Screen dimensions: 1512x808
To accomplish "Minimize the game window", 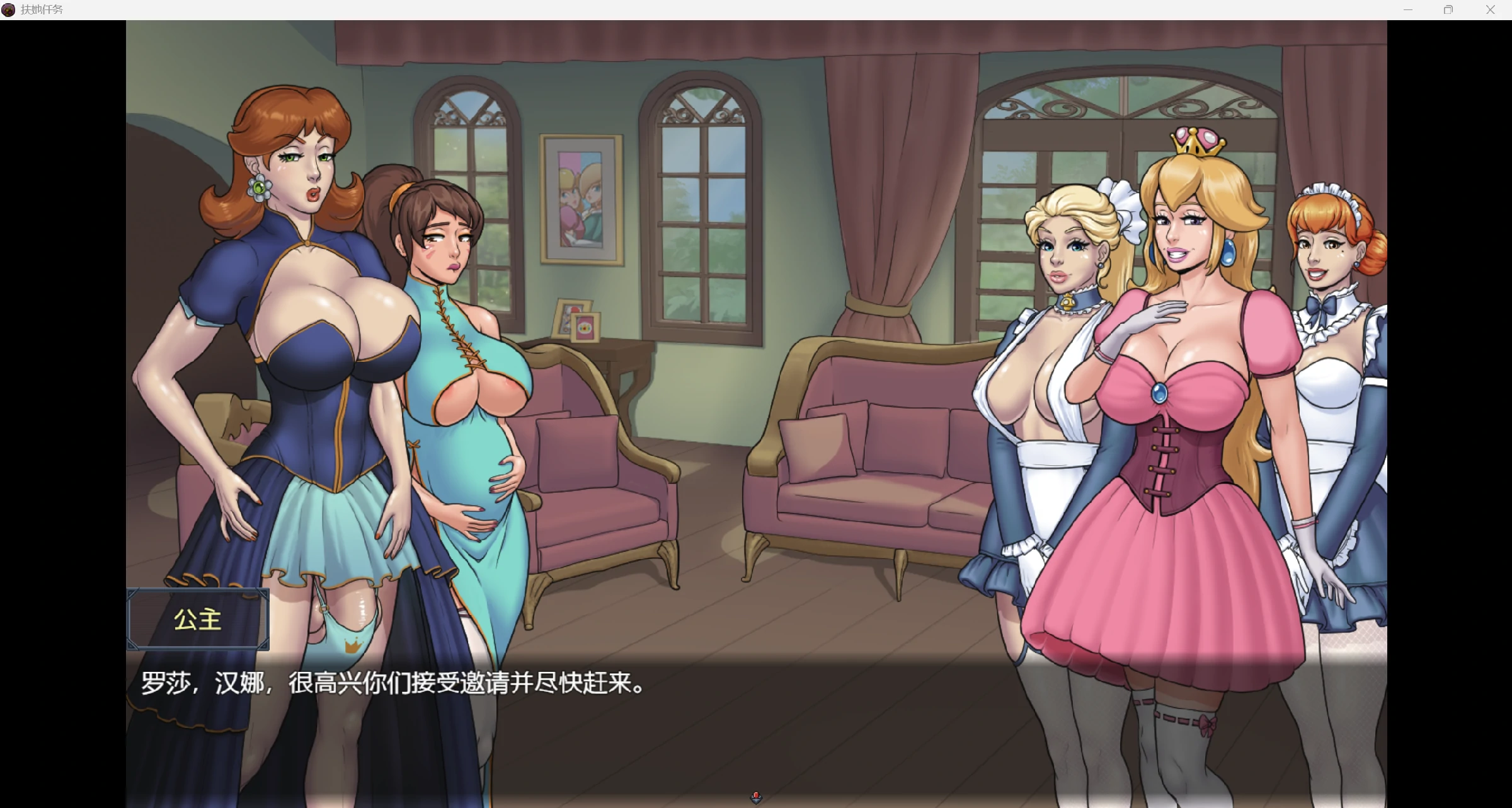I will click(1408, 10).
